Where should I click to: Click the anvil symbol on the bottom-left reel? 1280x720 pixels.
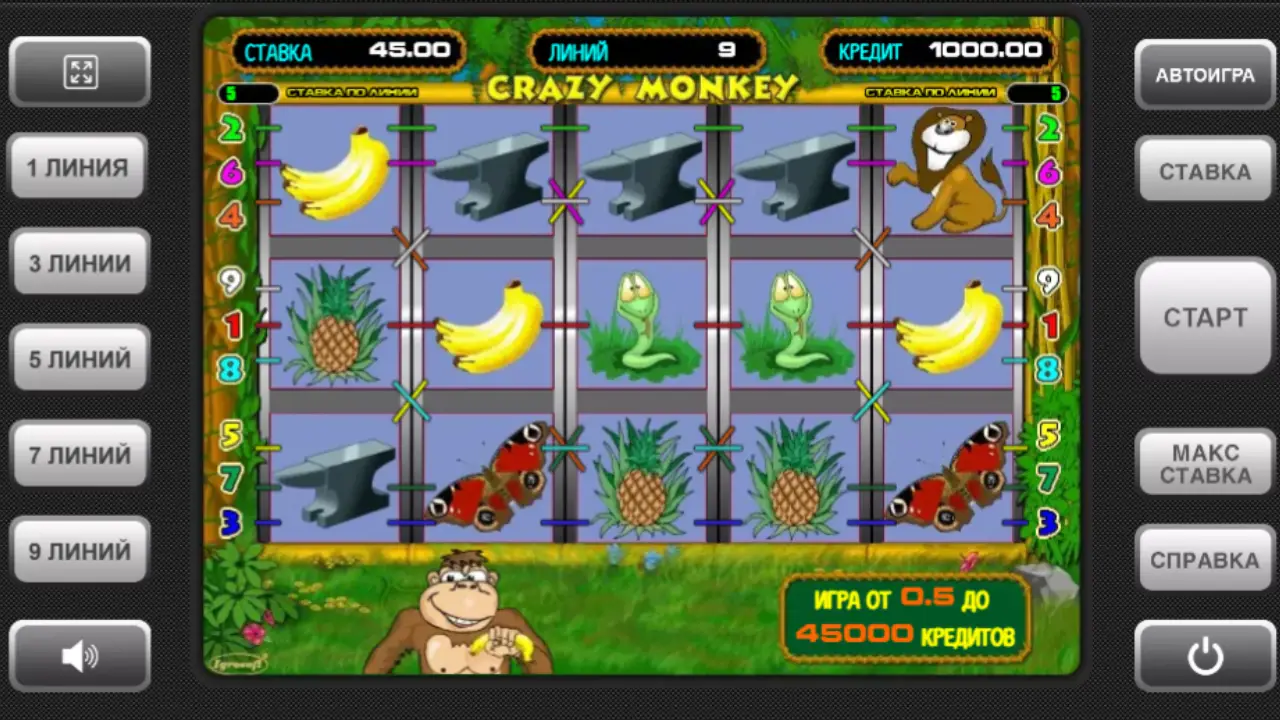click(335, 480)
